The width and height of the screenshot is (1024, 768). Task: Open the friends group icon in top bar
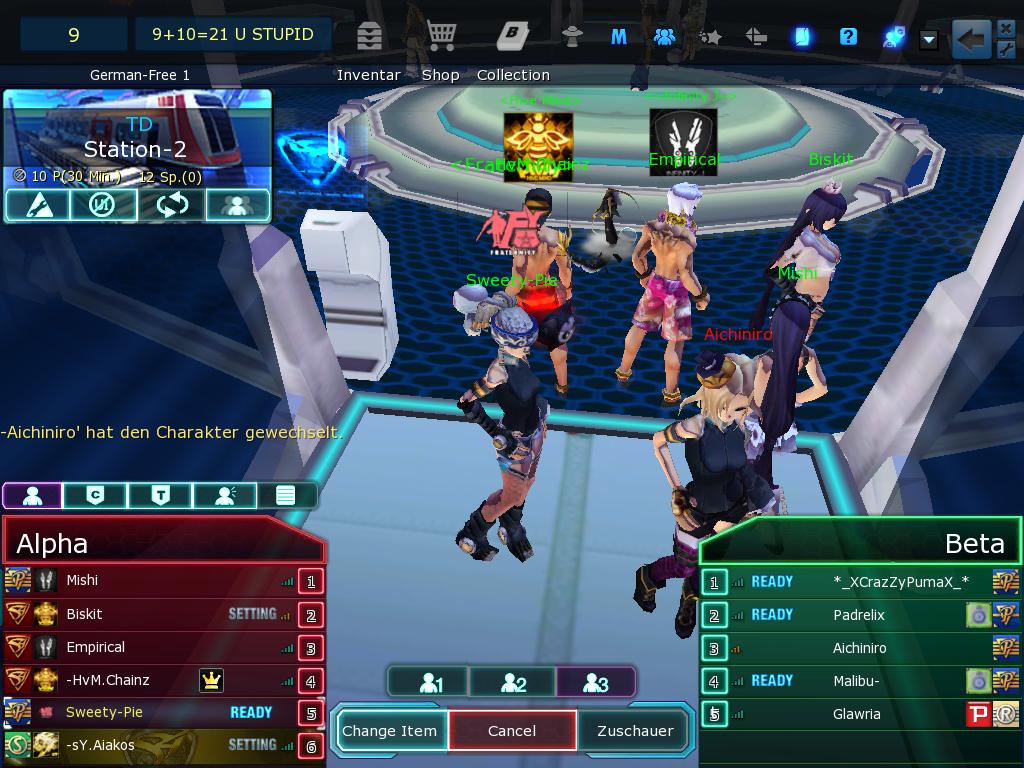click(x=664, y=37)
